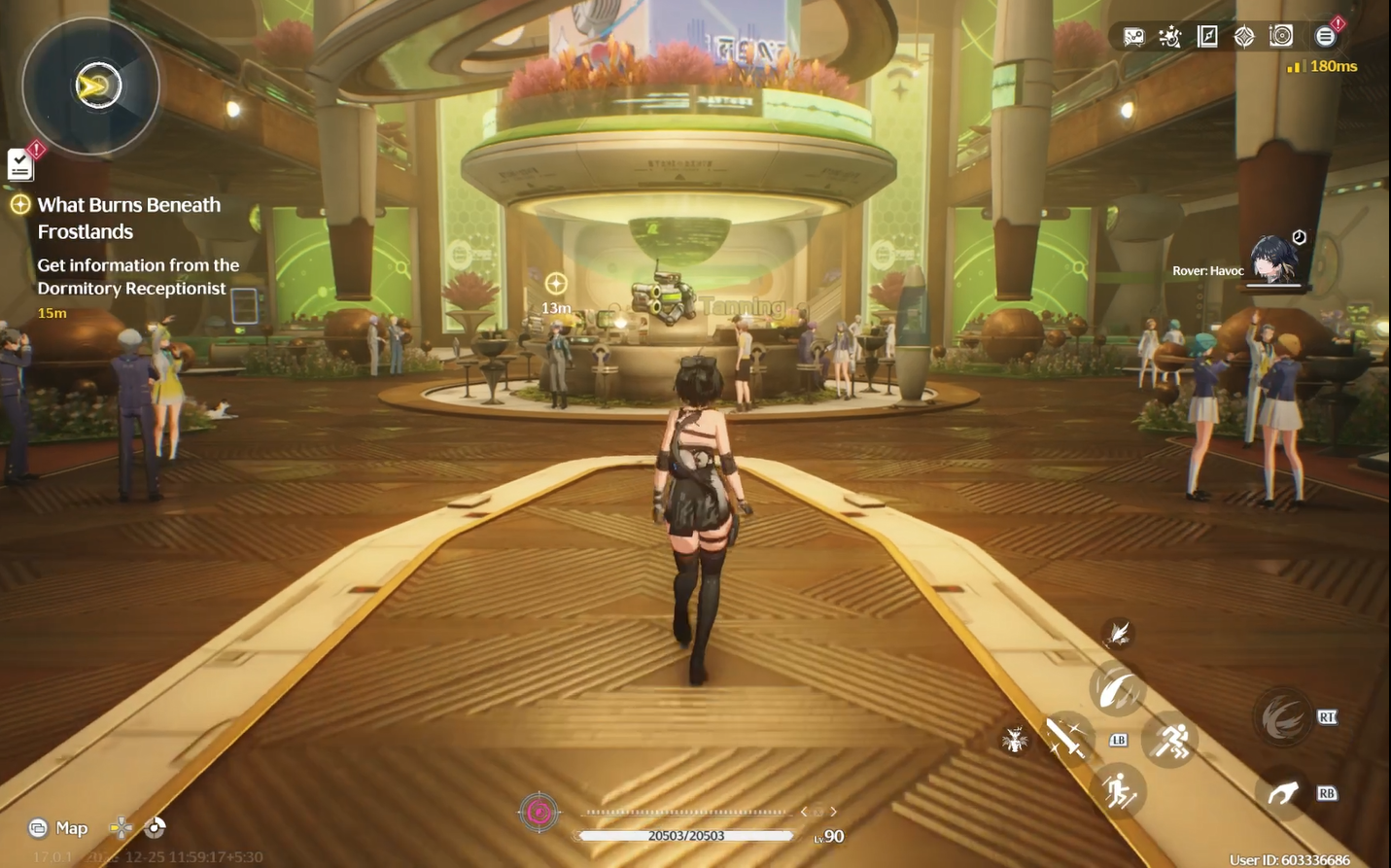The image size is (1391, 868).
Task: Use the small winged utility gadget icon
Action: pos(1119,635)
